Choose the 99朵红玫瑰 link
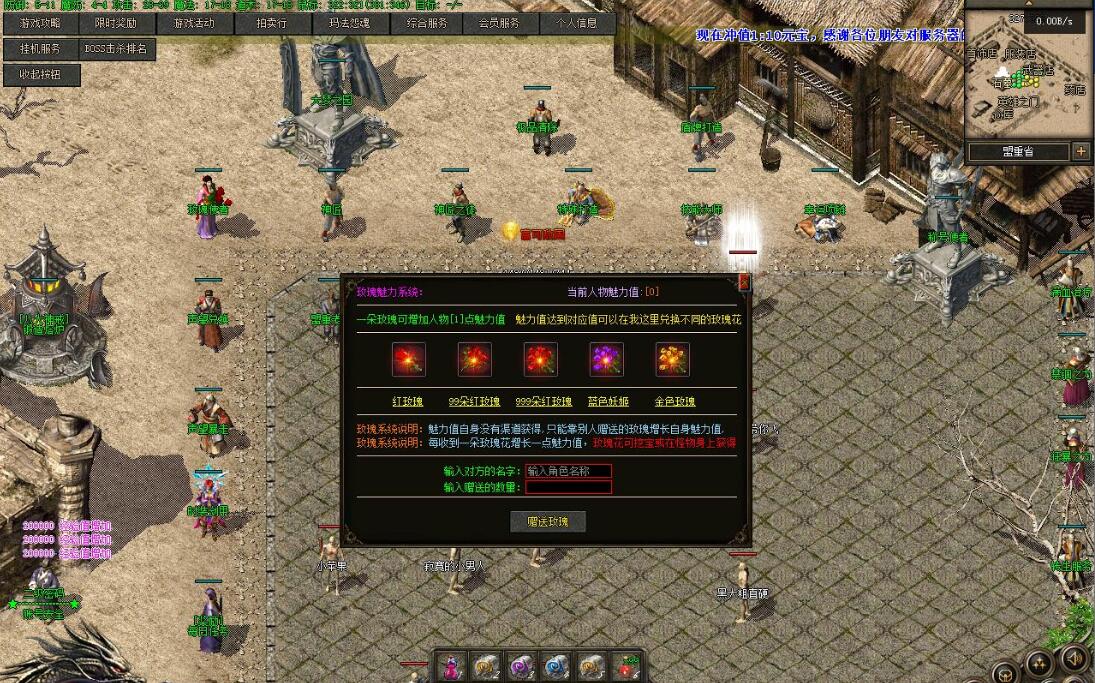 click(x=474, y=402)
